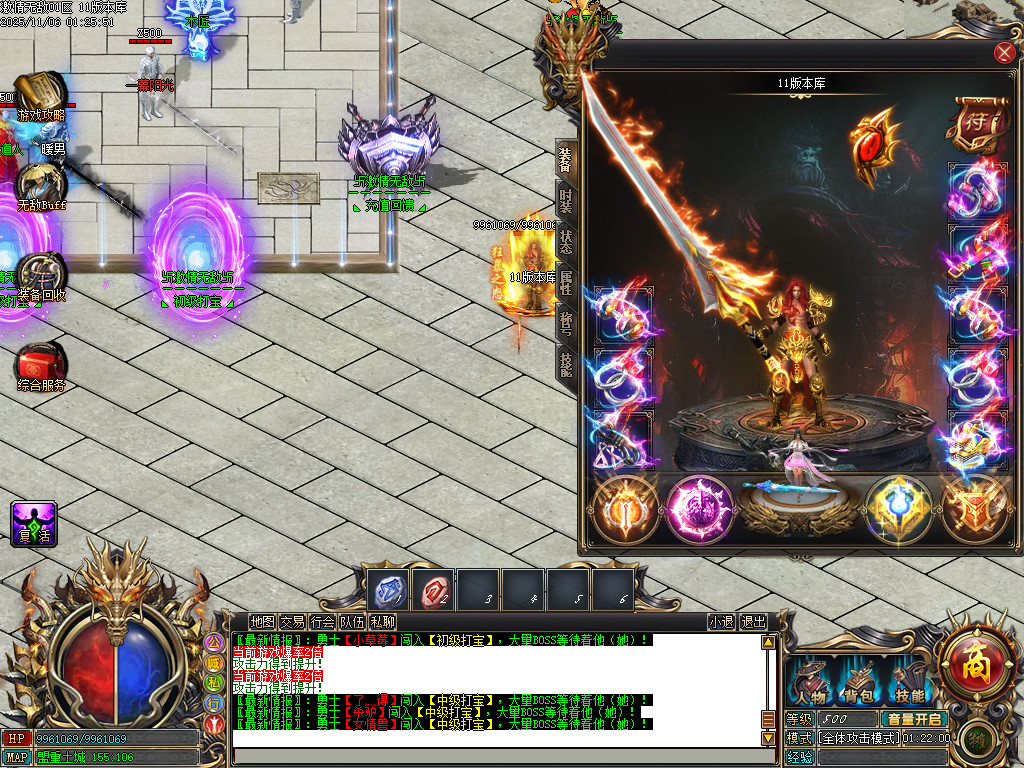The width and height of the screenshot is (1024, 768).
Task: Open the 游戏攻略 game guide icon
Action: tap(40, 95)
